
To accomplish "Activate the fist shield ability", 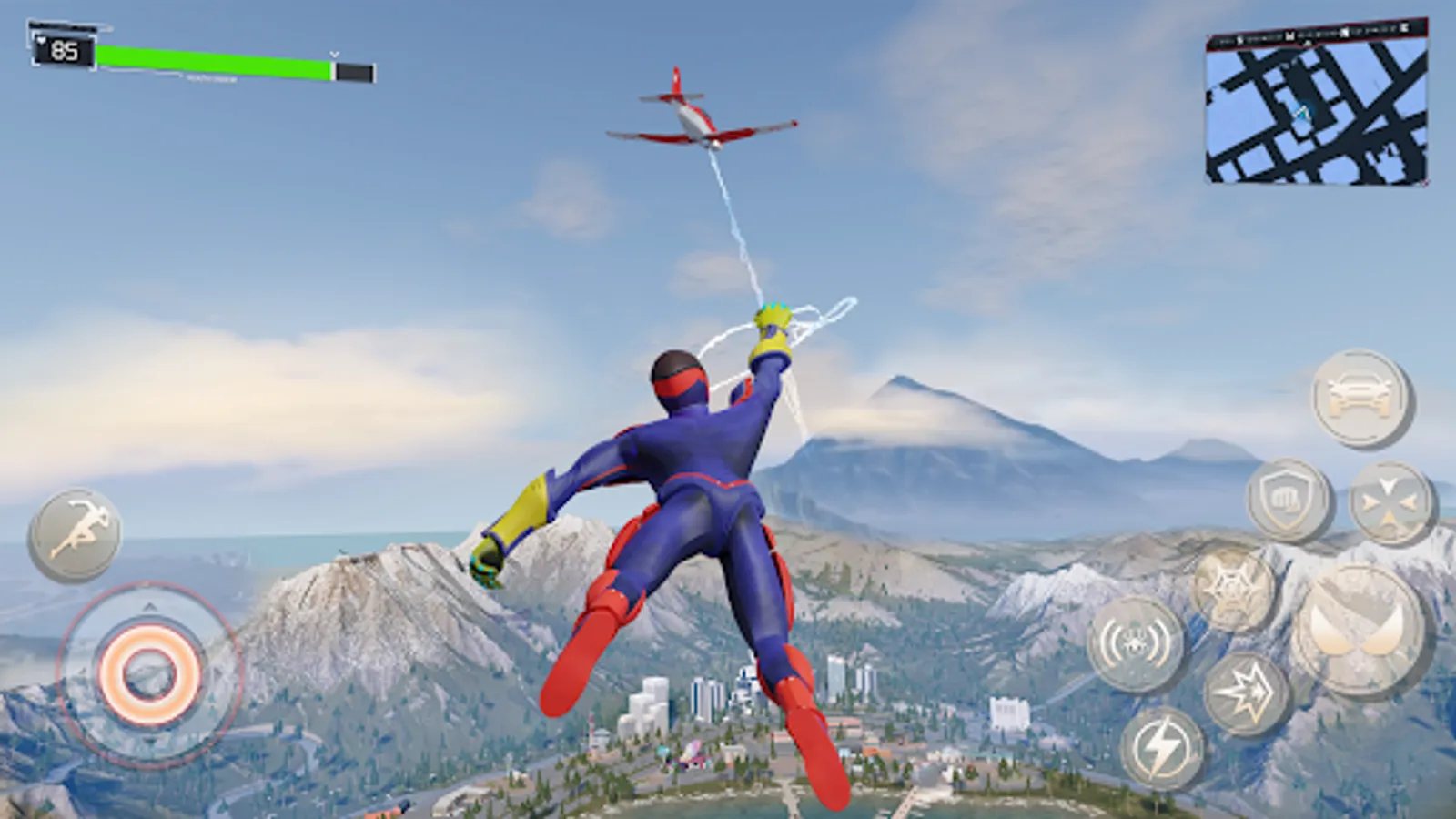I will 1289,500.
